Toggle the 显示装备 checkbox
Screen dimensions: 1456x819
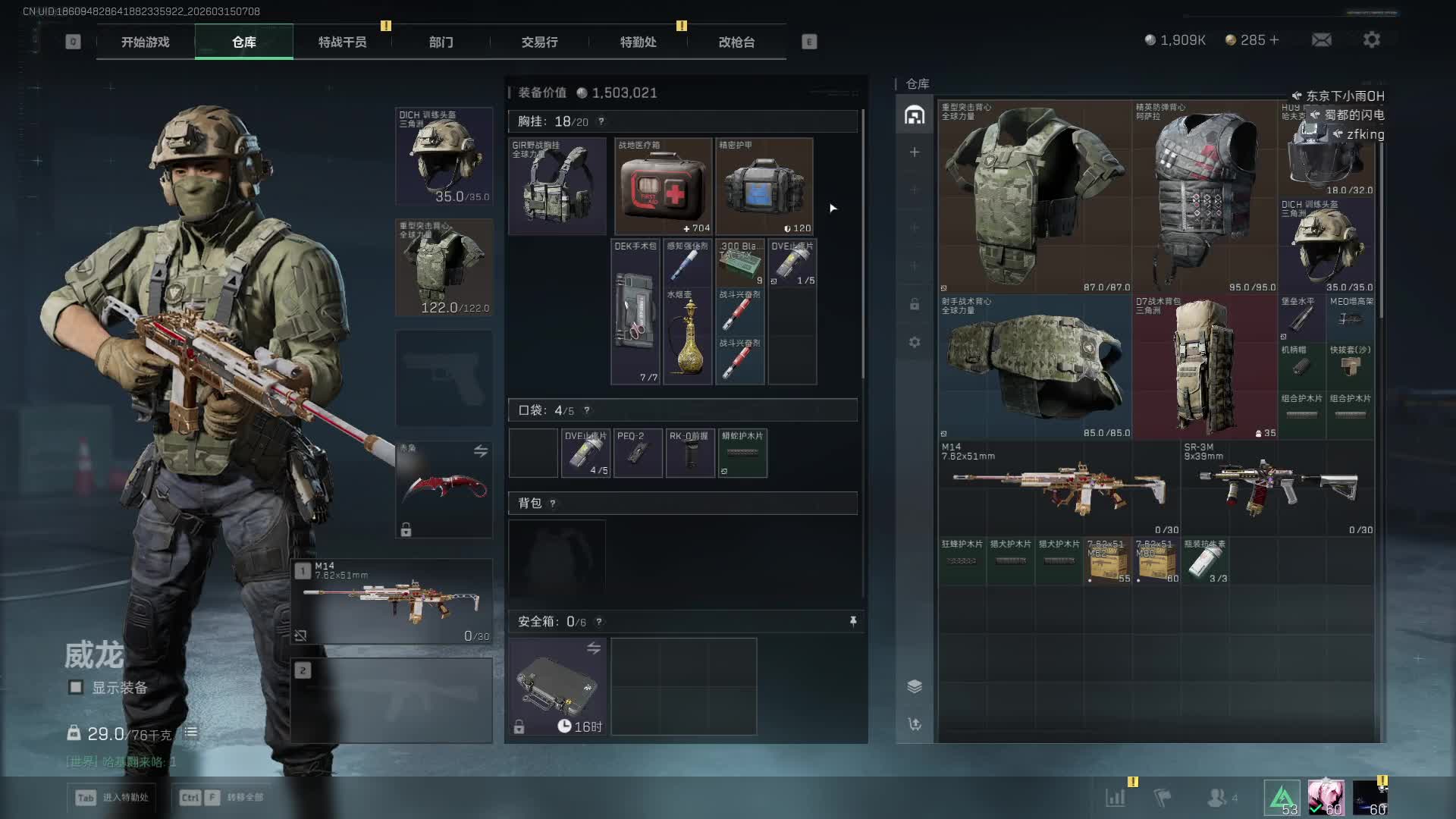coord(76,687)
